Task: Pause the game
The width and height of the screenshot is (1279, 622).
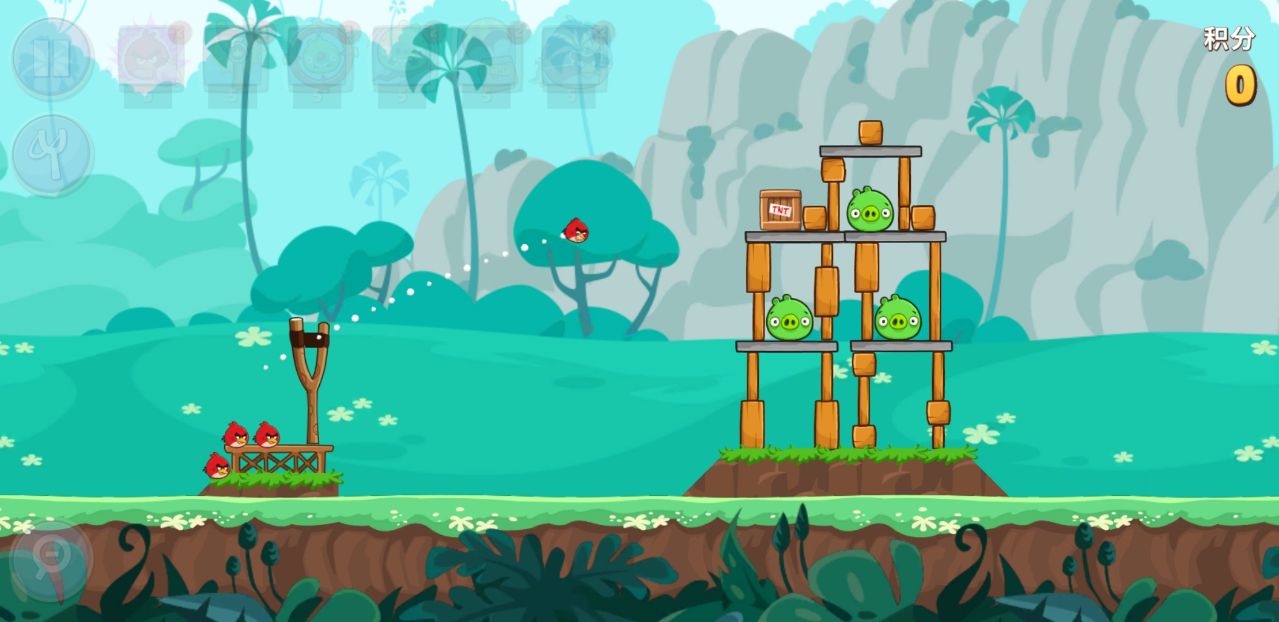Action: (52, 57)
